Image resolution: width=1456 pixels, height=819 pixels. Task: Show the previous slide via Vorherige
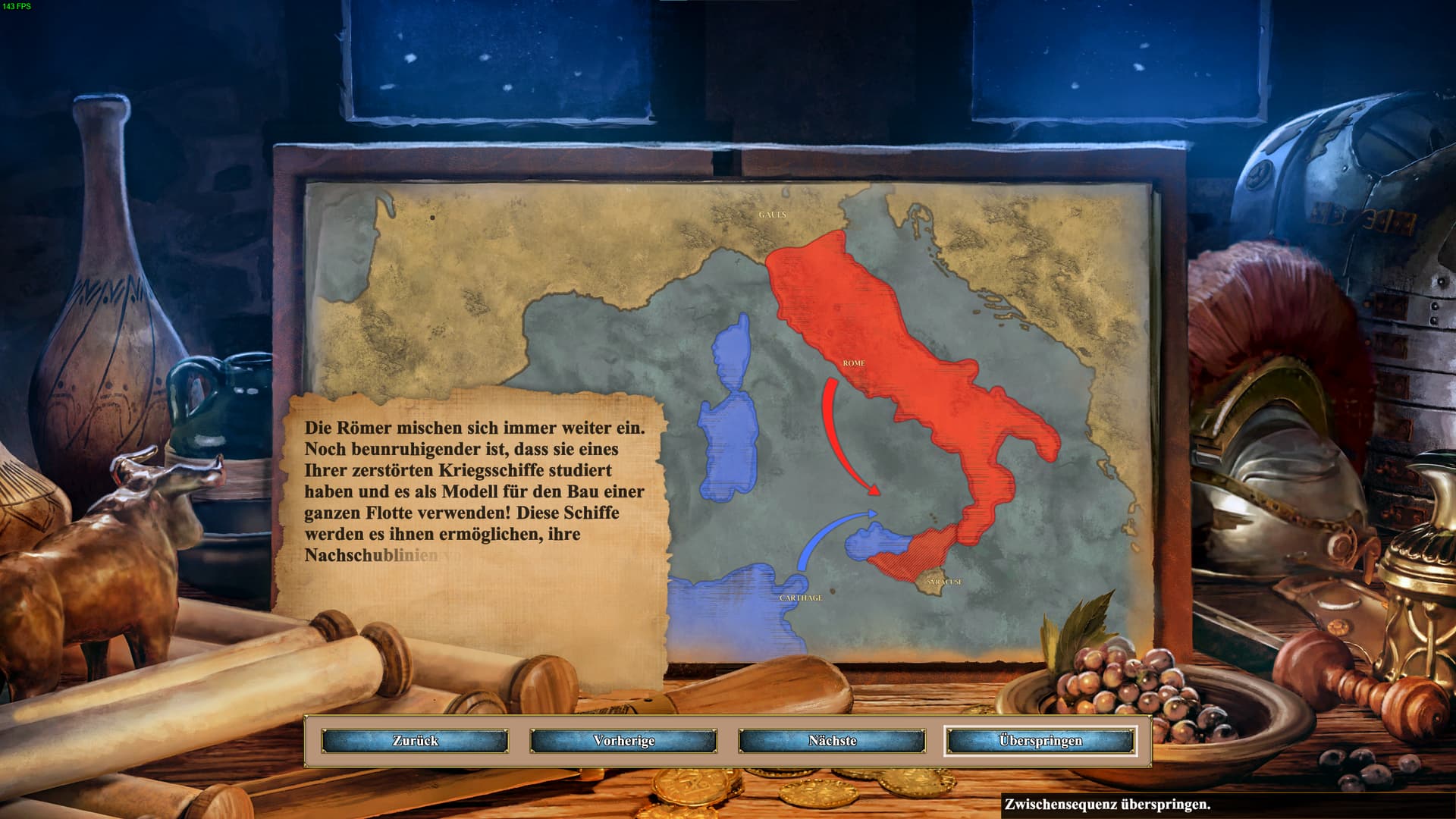pyautogui.click(x=623, y=741)
